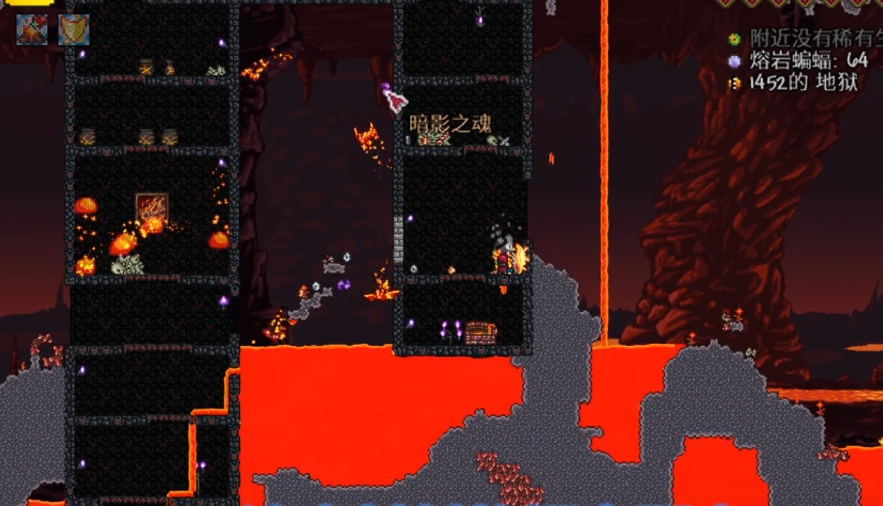Select the Tally Counter kill count icon

tap(734, 61)
